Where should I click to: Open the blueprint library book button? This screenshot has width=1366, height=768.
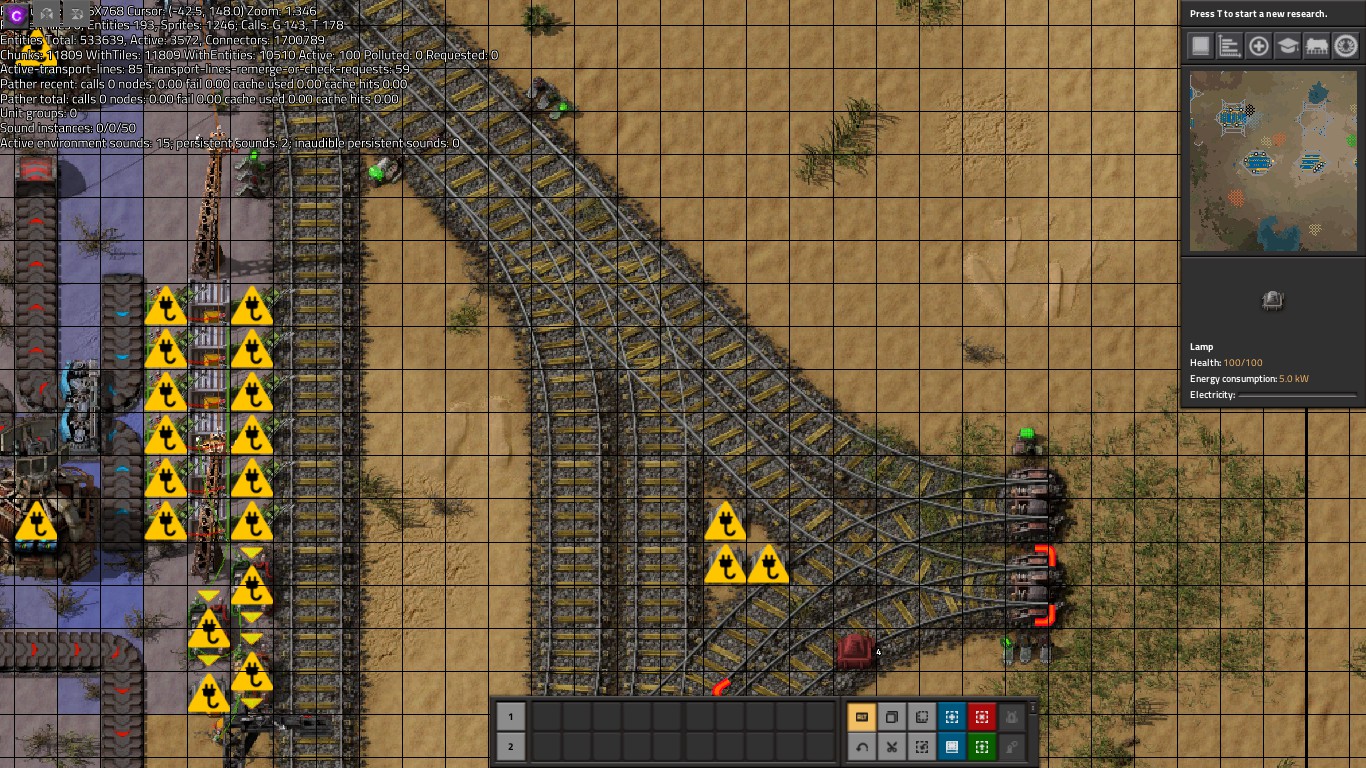[x=1200, y=46]
